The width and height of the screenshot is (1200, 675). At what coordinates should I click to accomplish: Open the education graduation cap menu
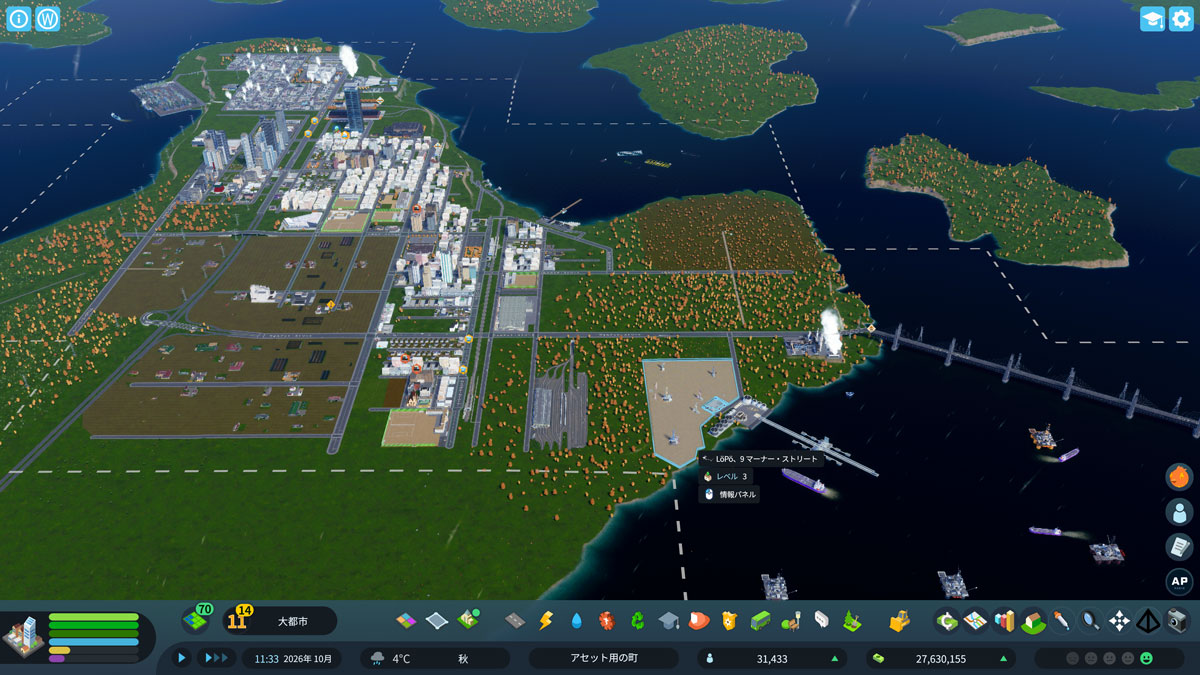668,621
